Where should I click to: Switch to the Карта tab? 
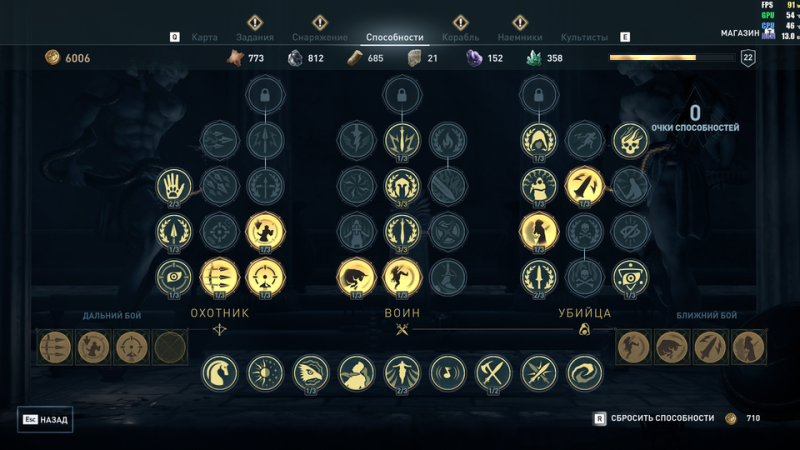point(205,37)
